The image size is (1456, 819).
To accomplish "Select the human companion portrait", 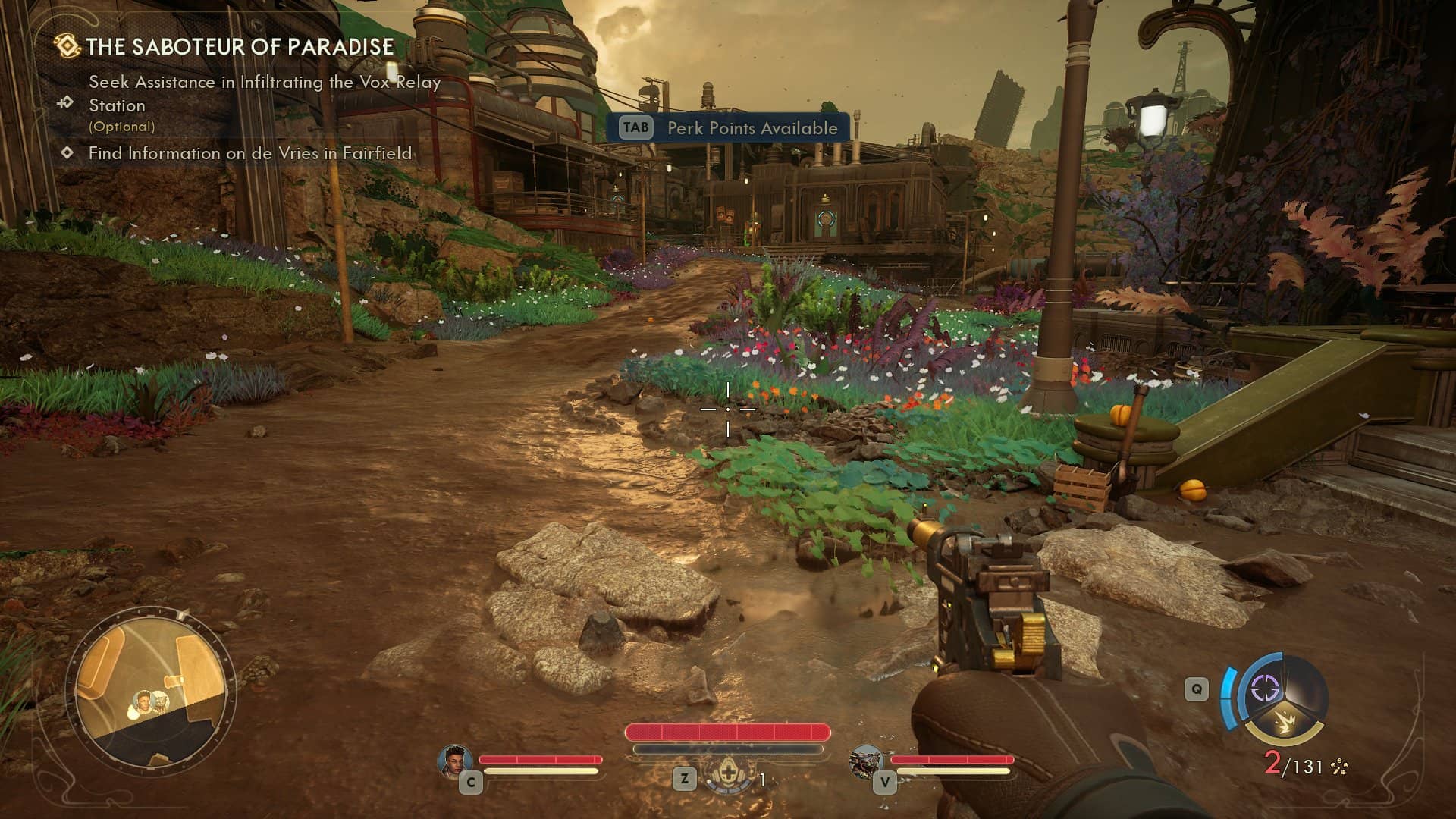I will (455, 761).
